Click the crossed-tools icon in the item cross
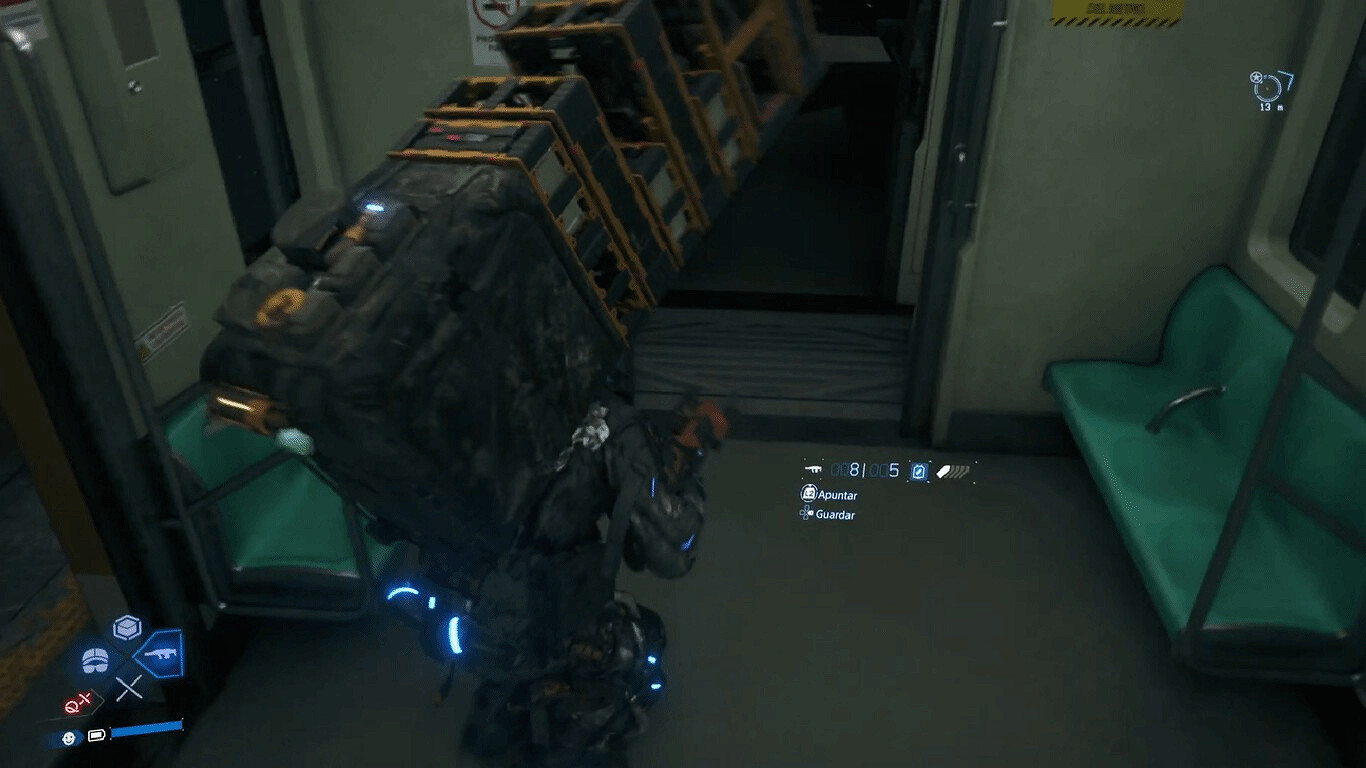1366x768 pixels. (129, 686)
